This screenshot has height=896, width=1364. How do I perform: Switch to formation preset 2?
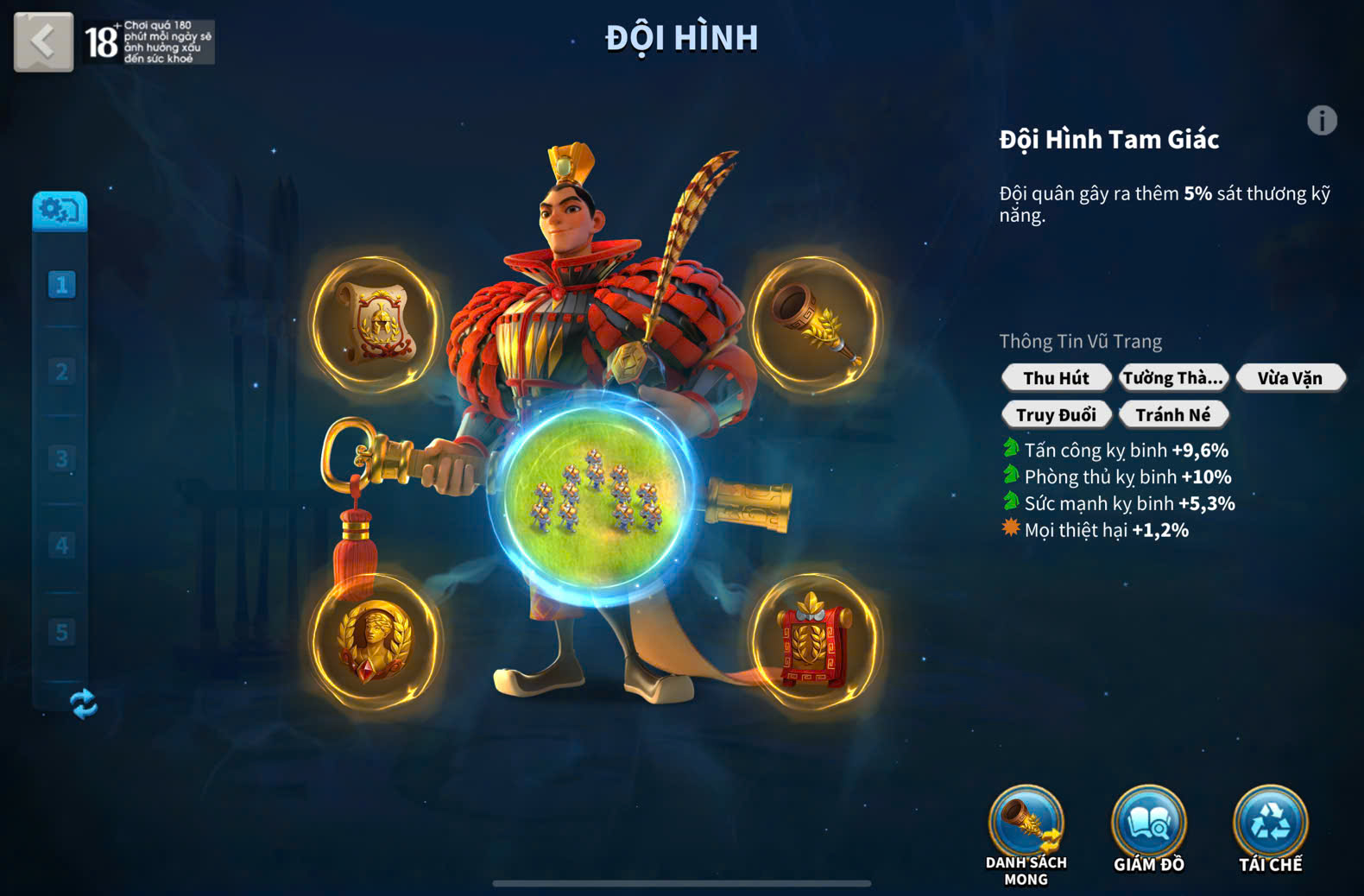[x=61, y=372]
